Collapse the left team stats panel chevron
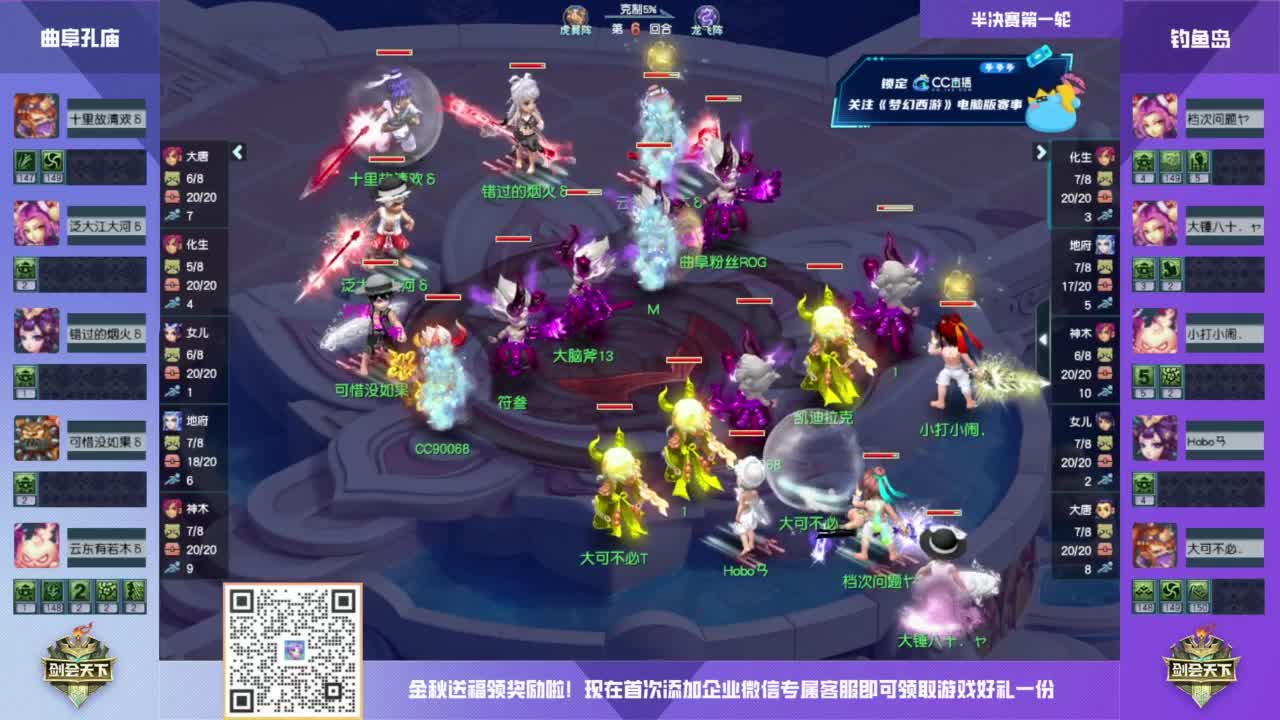 237,152
